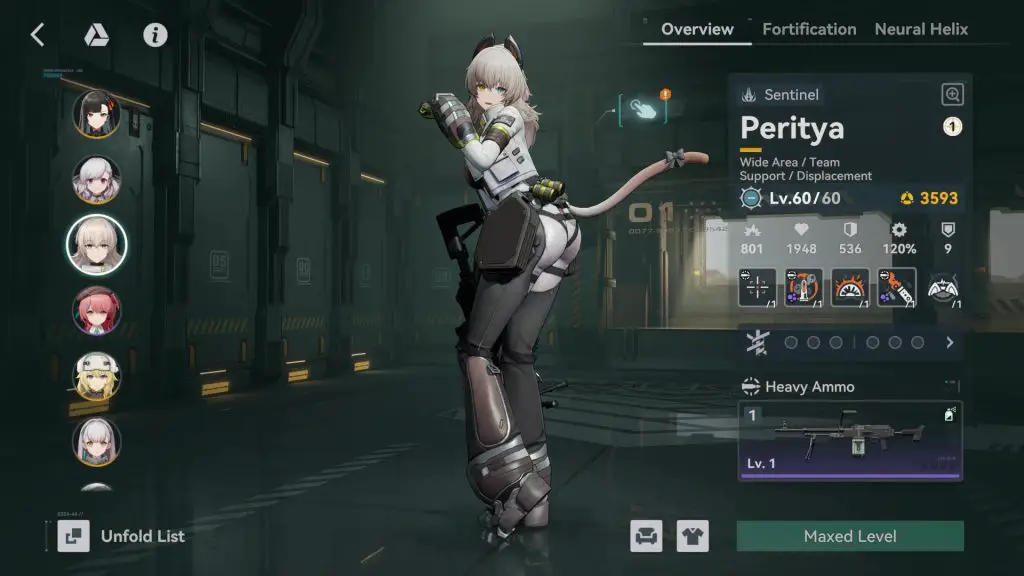Open the triangle home icon
This screenshot has width=1024, height=576.
(x=96, y=35)
